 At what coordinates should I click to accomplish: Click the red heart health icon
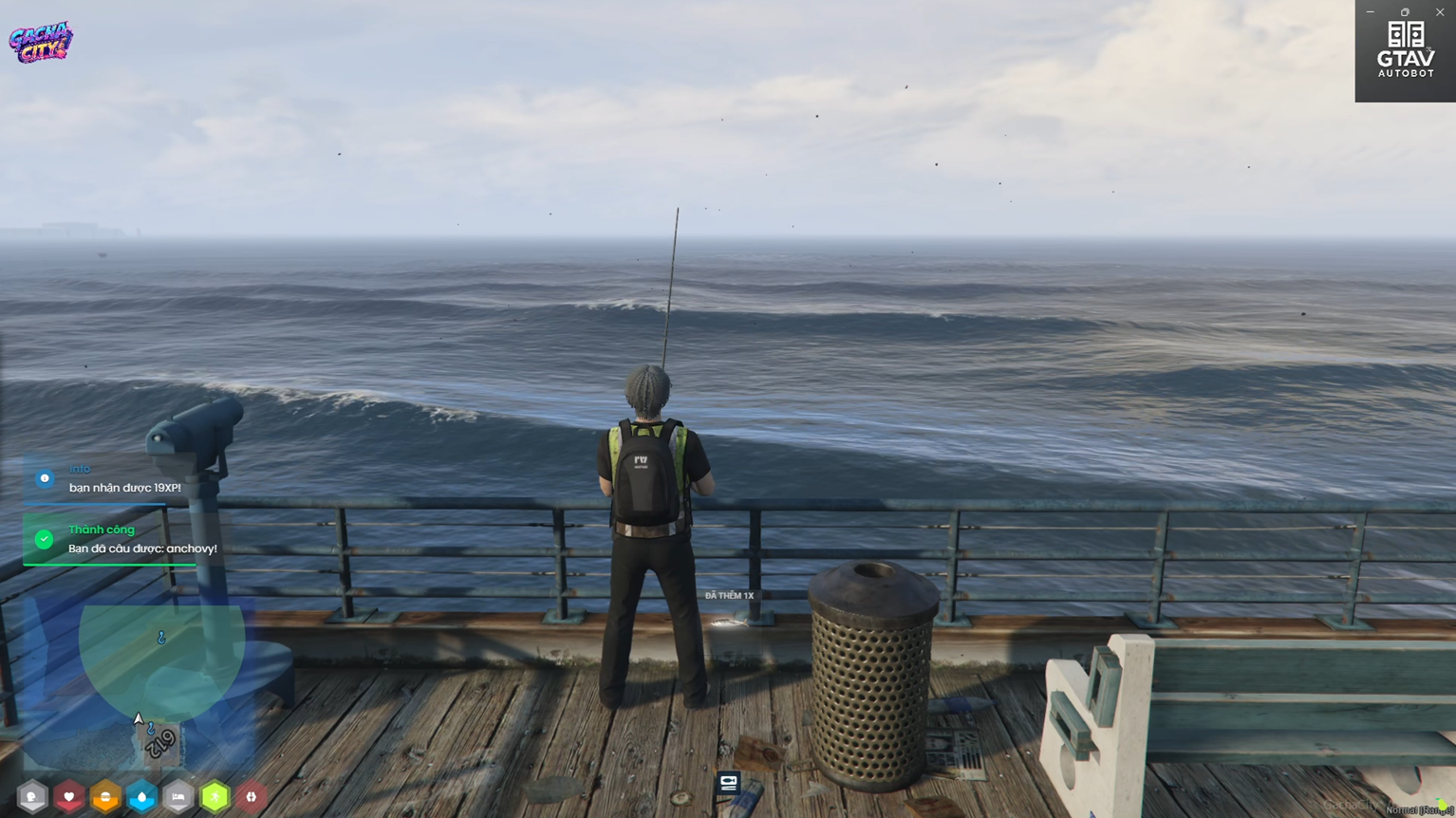click(69, 797)
